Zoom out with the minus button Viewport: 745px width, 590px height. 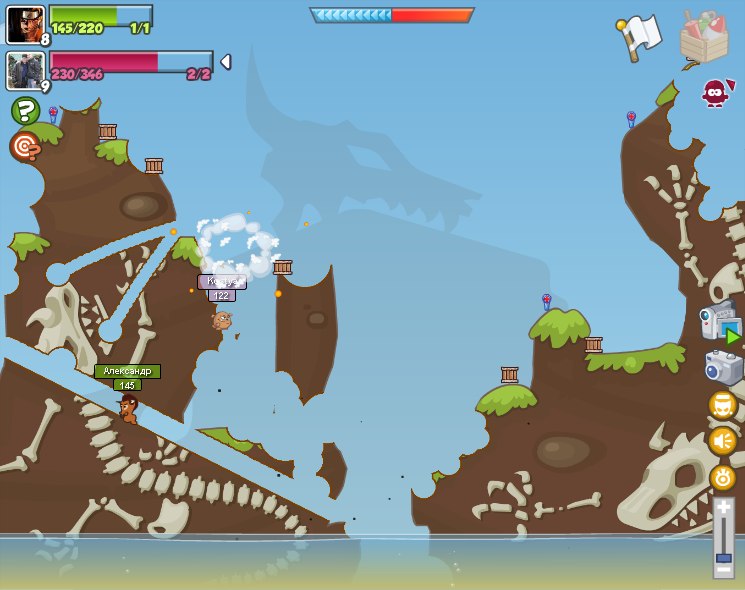pos(723,570)
